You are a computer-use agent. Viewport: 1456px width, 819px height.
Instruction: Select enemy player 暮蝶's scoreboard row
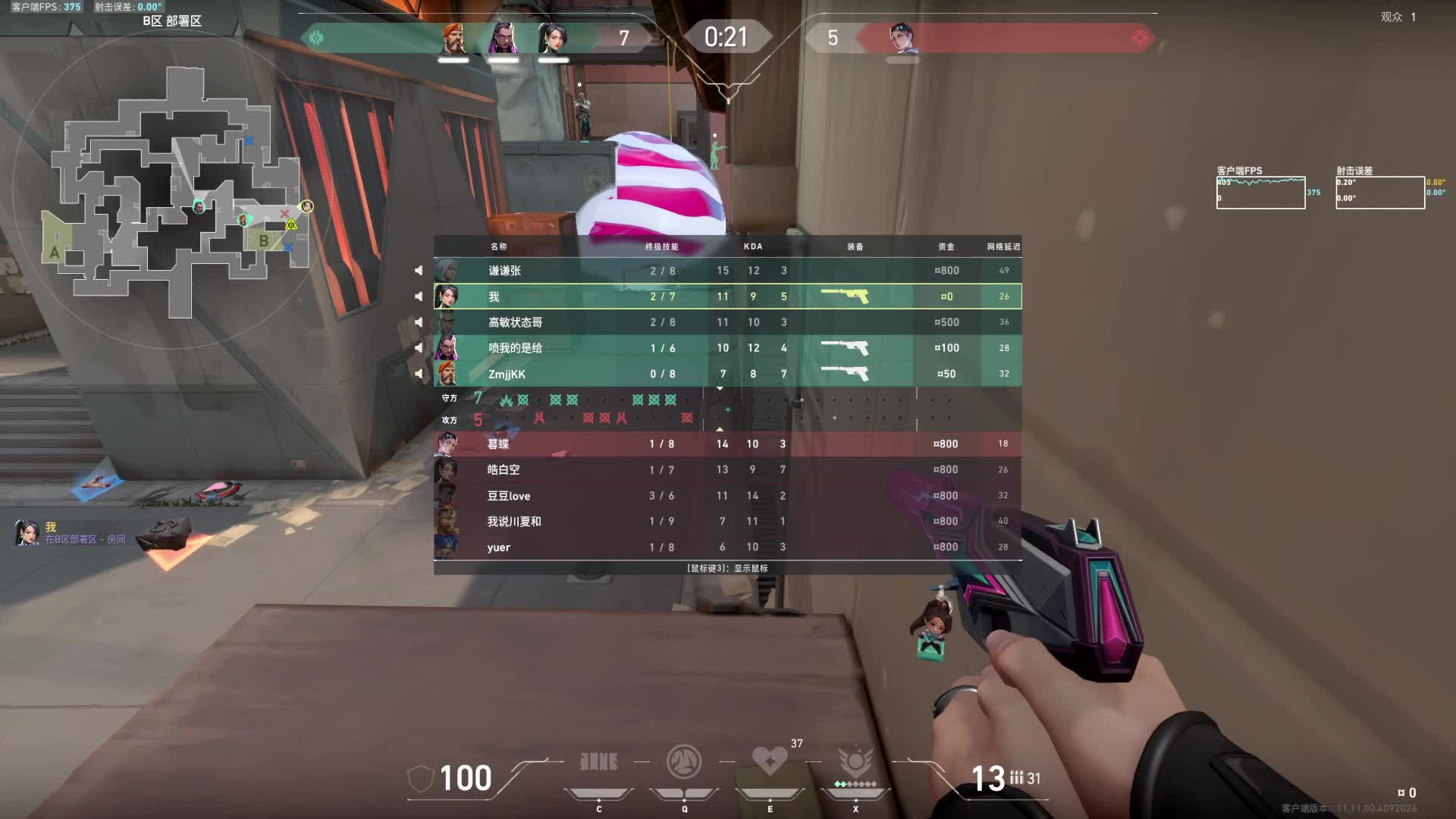pos(727,444)
